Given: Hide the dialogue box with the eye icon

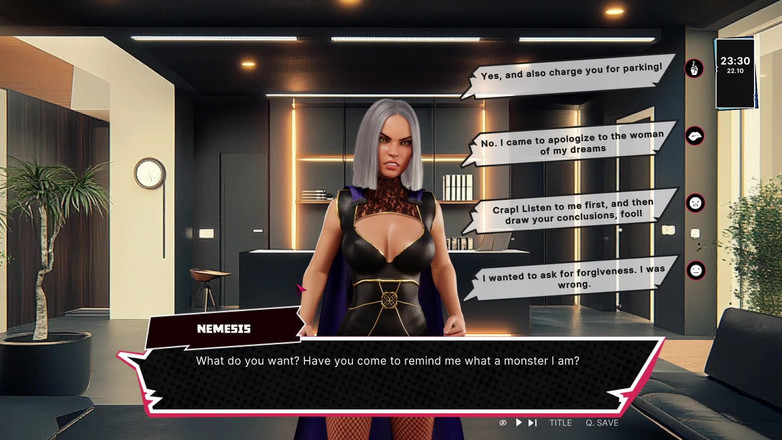Looking at the screenshot, I should 503,423.
